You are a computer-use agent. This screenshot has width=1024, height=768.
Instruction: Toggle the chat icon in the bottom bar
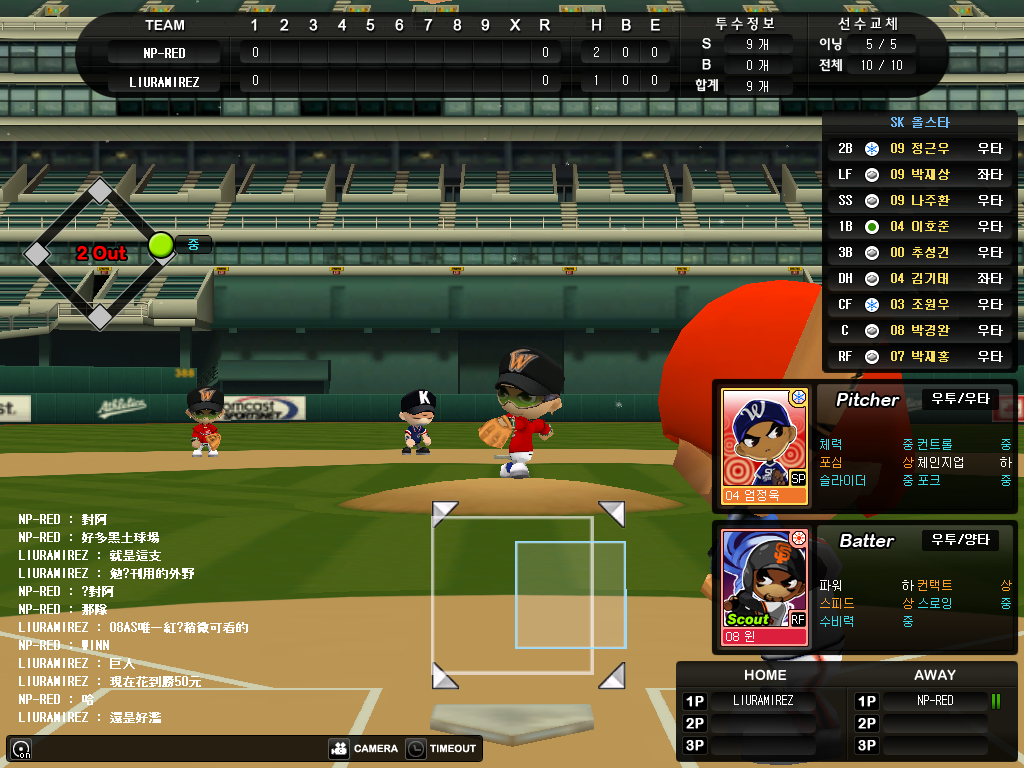point(21,749)
